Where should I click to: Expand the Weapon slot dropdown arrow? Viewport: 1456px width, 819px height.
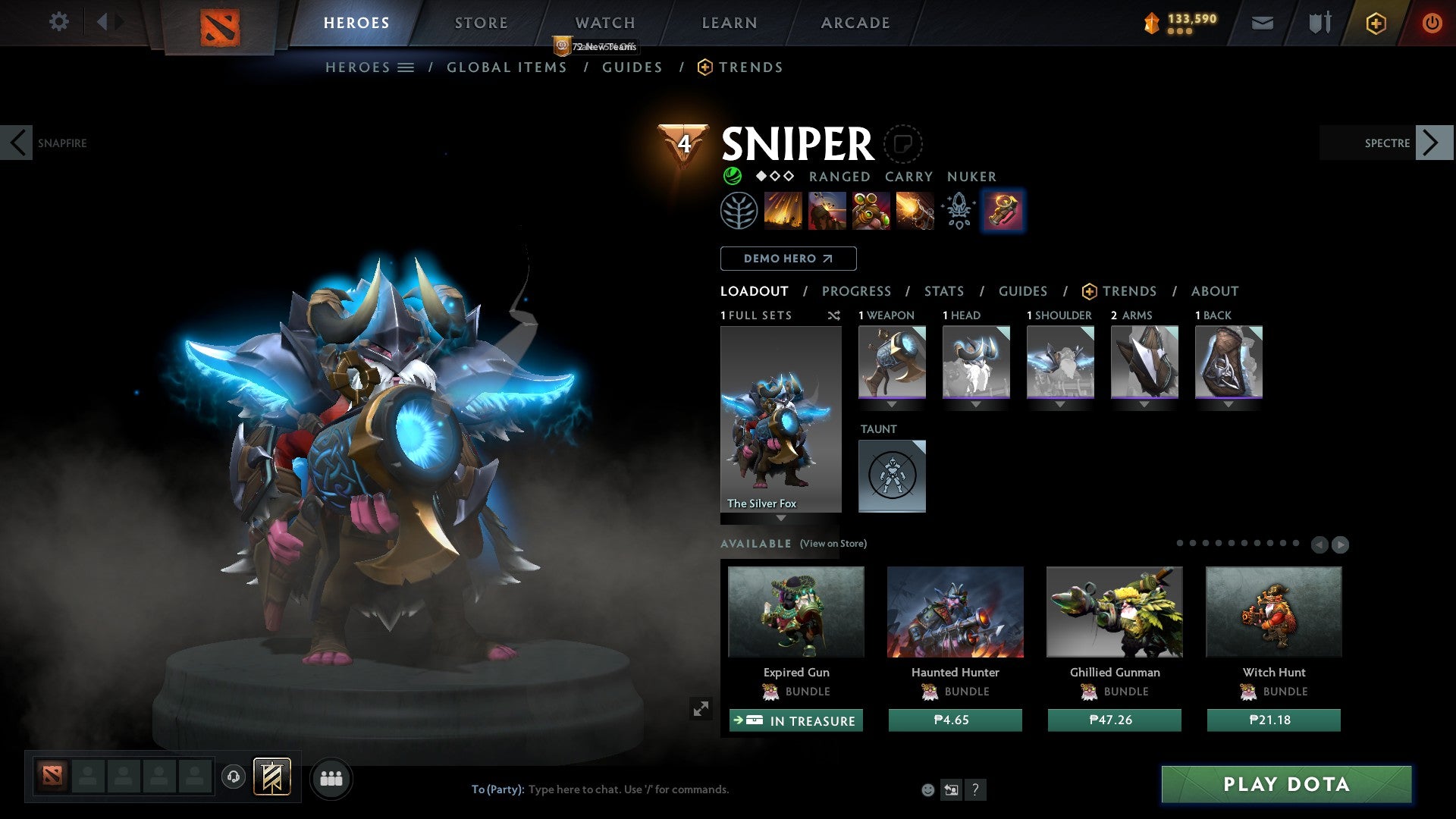[x=892, y=404]
